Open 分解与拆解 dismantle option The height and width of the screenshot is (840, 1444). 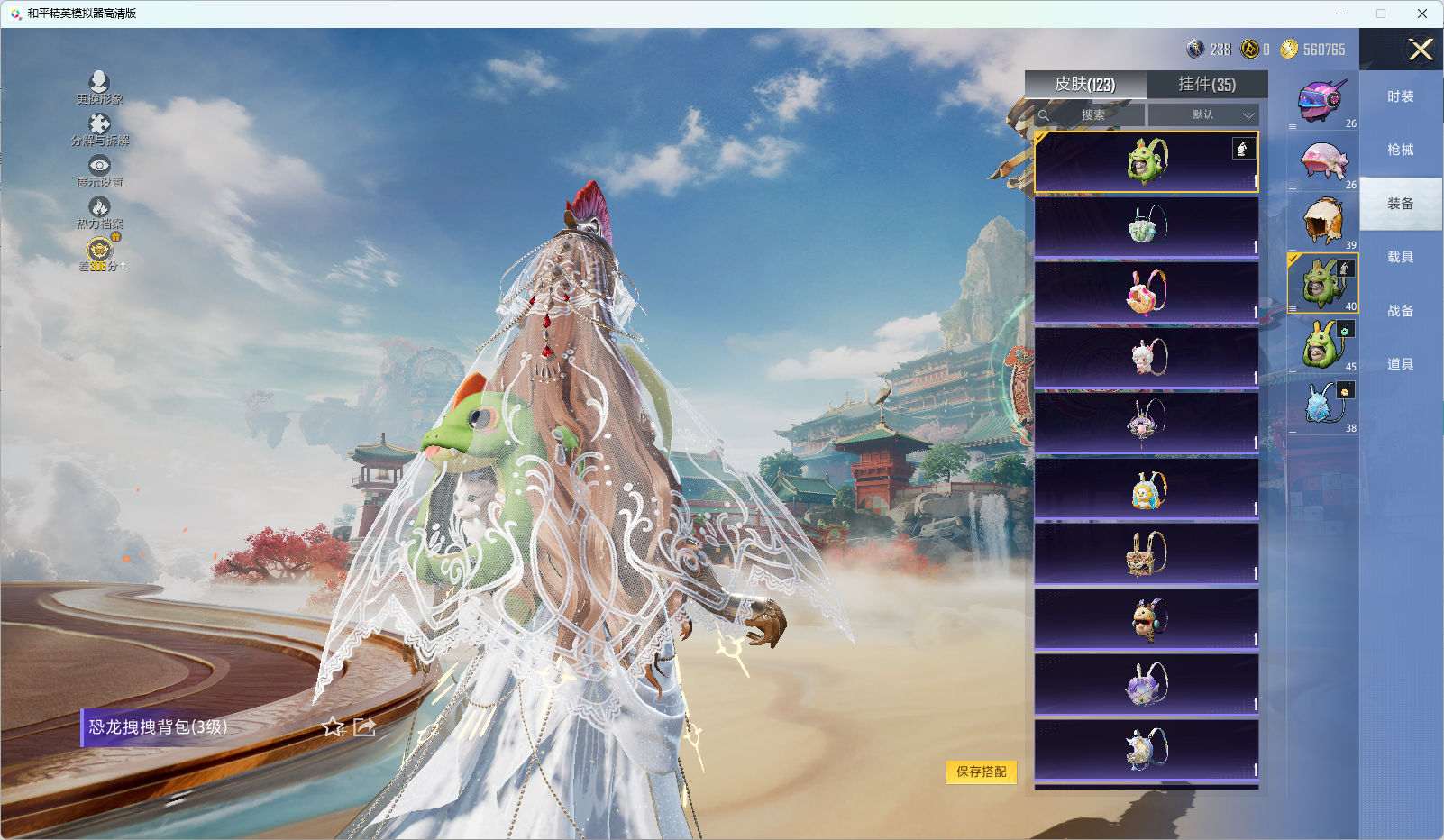coord(99,129)
